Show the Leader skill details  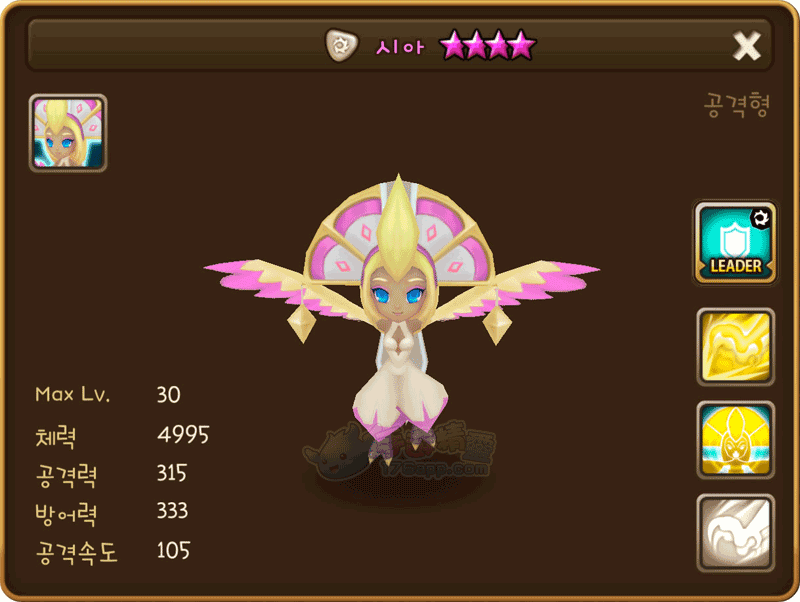pos(735,243)
